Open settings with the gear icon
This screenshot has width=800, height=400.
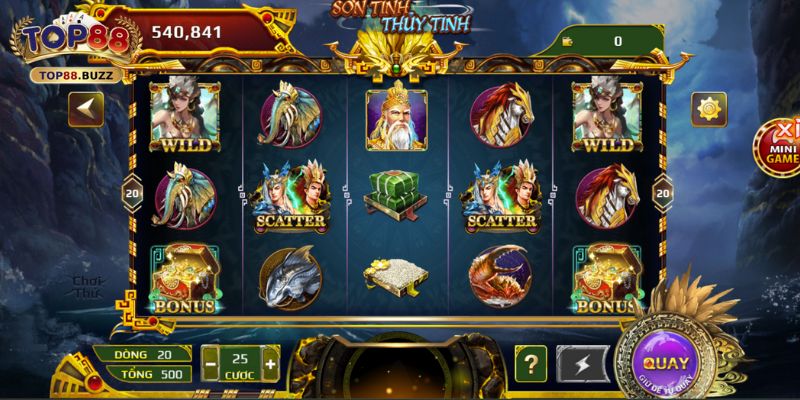pyautogui.click(x=711, y=109)
